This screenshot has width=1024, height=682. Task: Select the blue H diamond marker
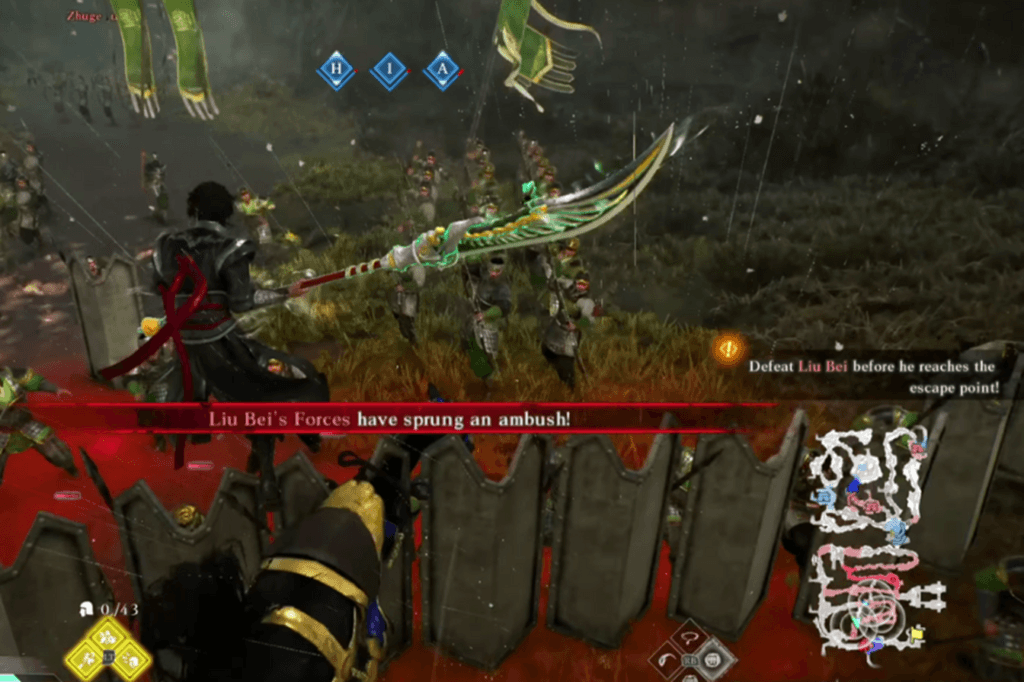click(x=336, y=71)
